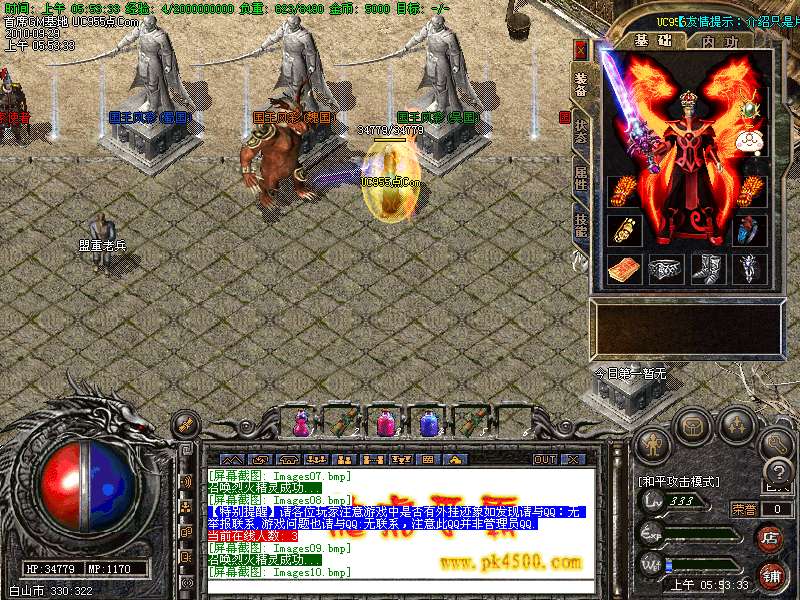Select the silver ring equipment slot
This screenshot has height=600, width=800.
pyautogui.click(x=663, y=268)
